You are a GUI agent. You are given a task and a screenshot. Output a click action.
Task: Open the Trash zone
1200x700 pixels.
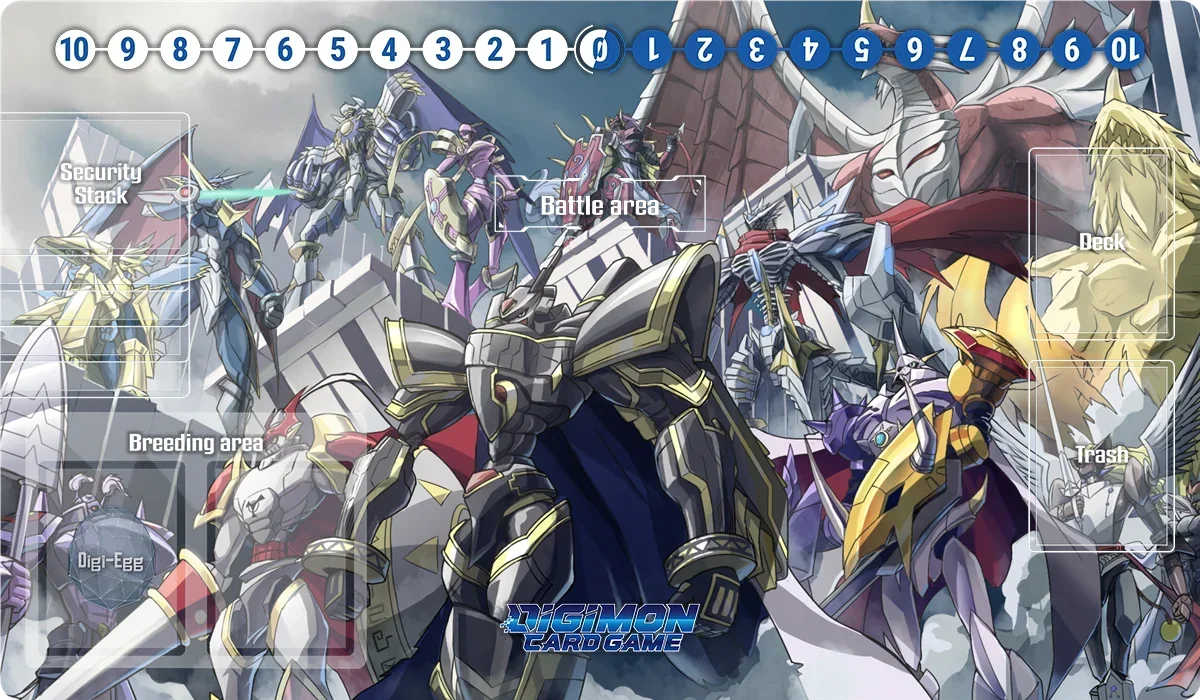pos(1101,455)
